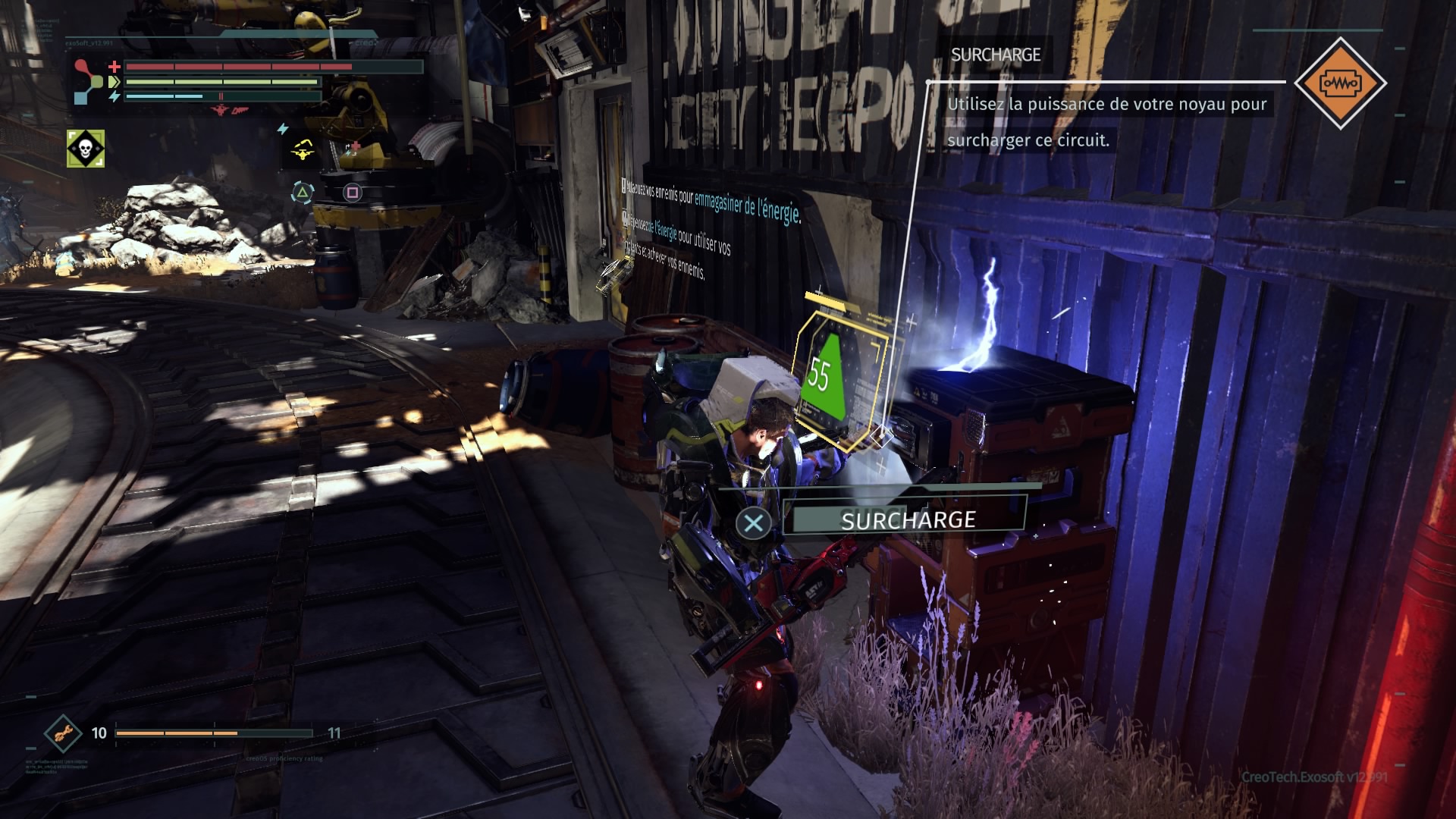Click the green skull status icon
Screen dimensions: 1456x819
point(86,149)
